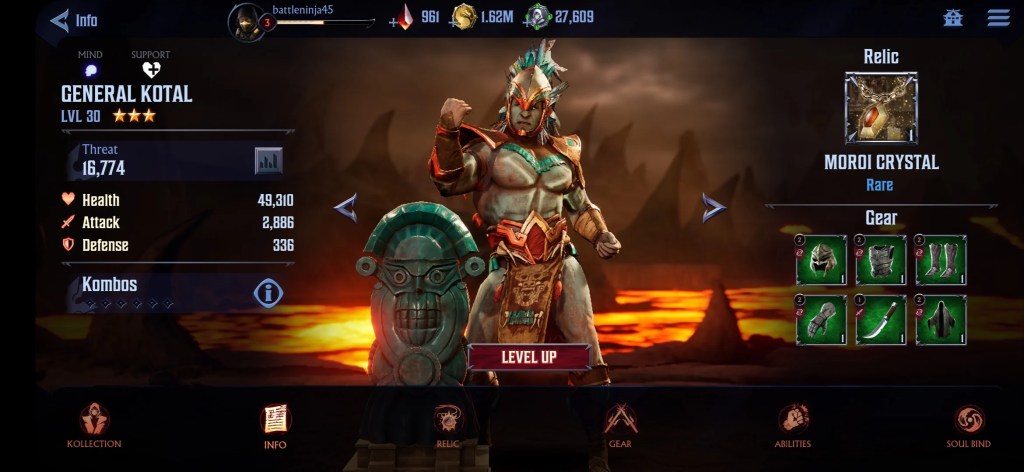
Task: Open the Kombos info button
Action: (268, 292)
